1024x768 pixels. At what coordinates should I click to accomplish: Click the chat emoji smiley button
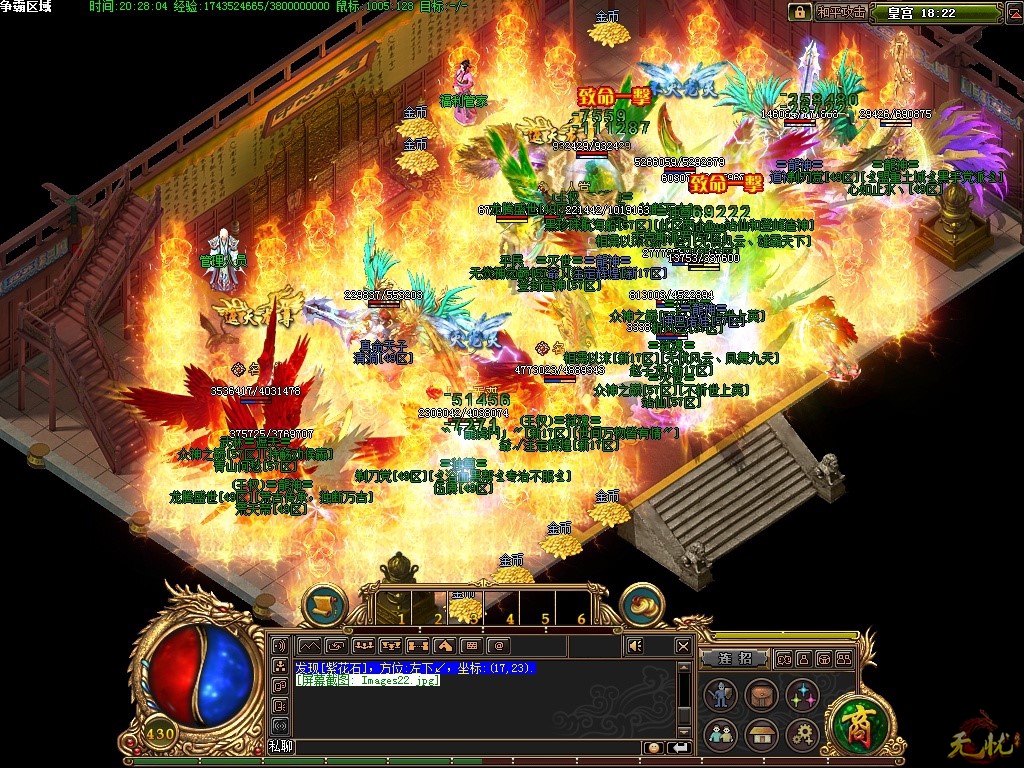tap(653, 747)
